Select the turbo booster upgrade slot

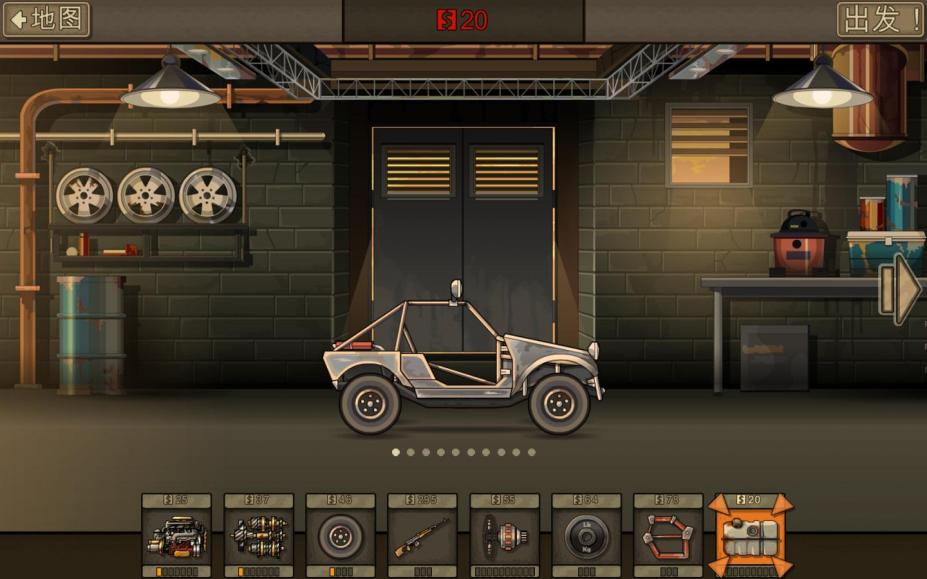click(505, 536)
